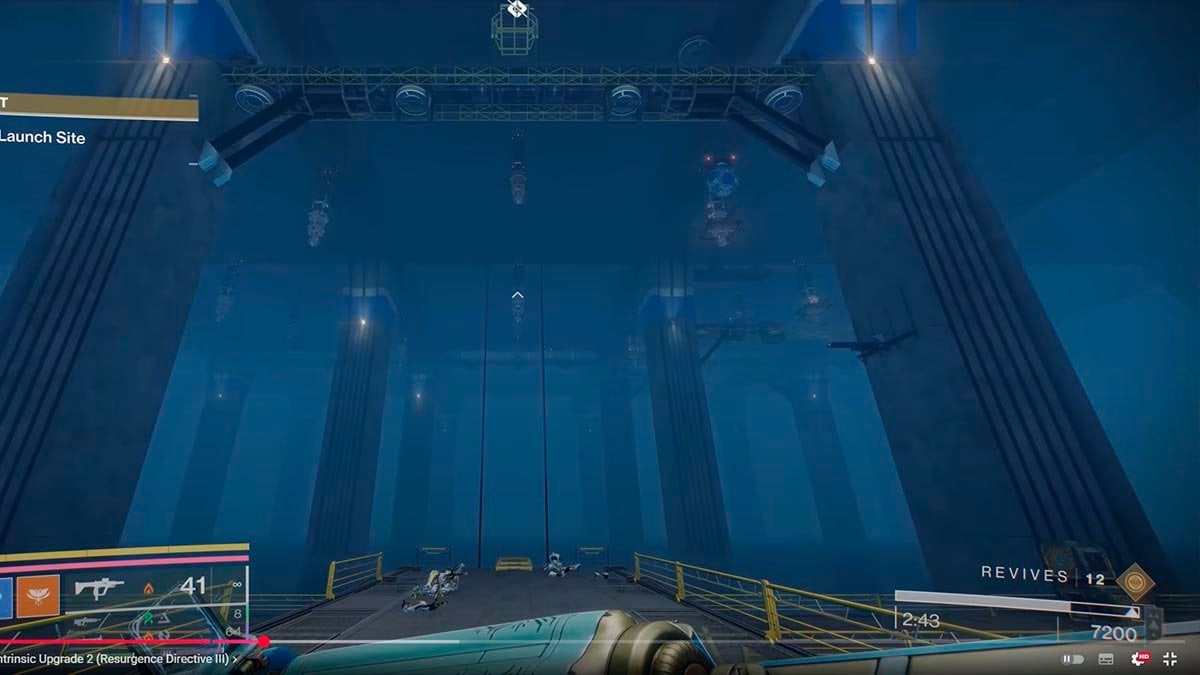This screenshot has width=1200, height=675.
Task: Click the gold revive token diamond icon
Action: point(1134,581)
